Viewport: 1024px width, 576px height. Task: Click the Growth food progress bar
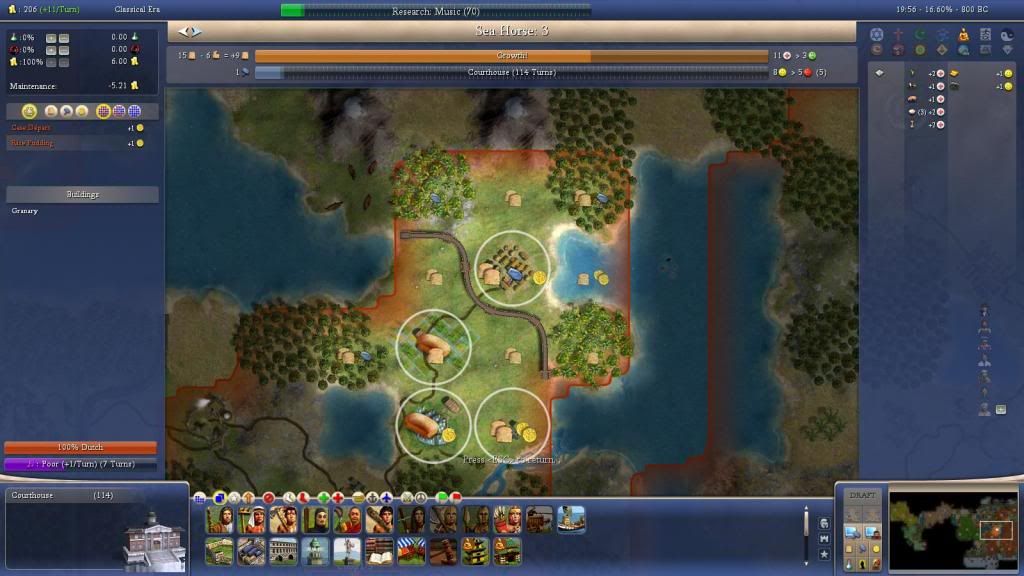click(510, 56)
